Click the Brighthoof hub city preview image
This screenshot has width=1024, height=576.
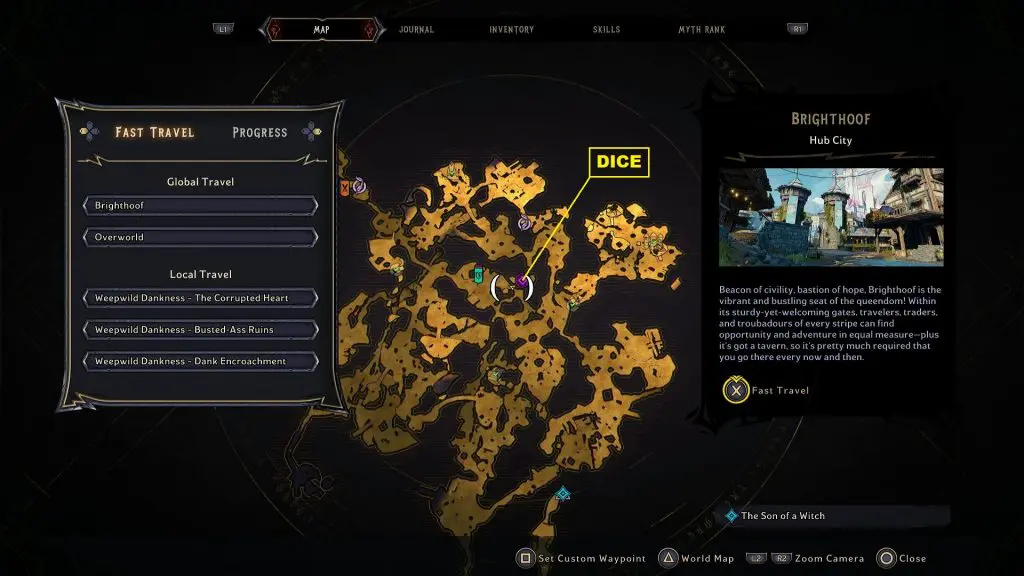830,217
